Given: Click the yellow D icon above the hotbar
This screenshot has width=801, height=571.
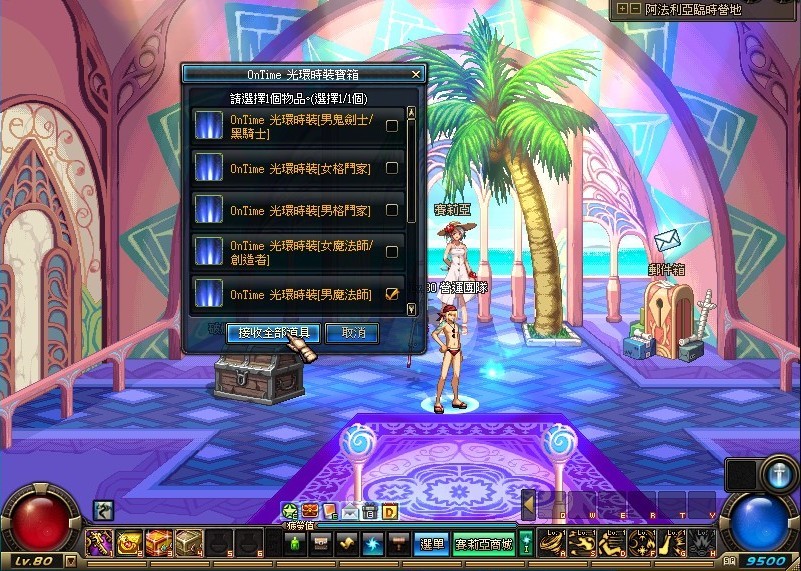Looking at the screenshot, I should (389, 512).
